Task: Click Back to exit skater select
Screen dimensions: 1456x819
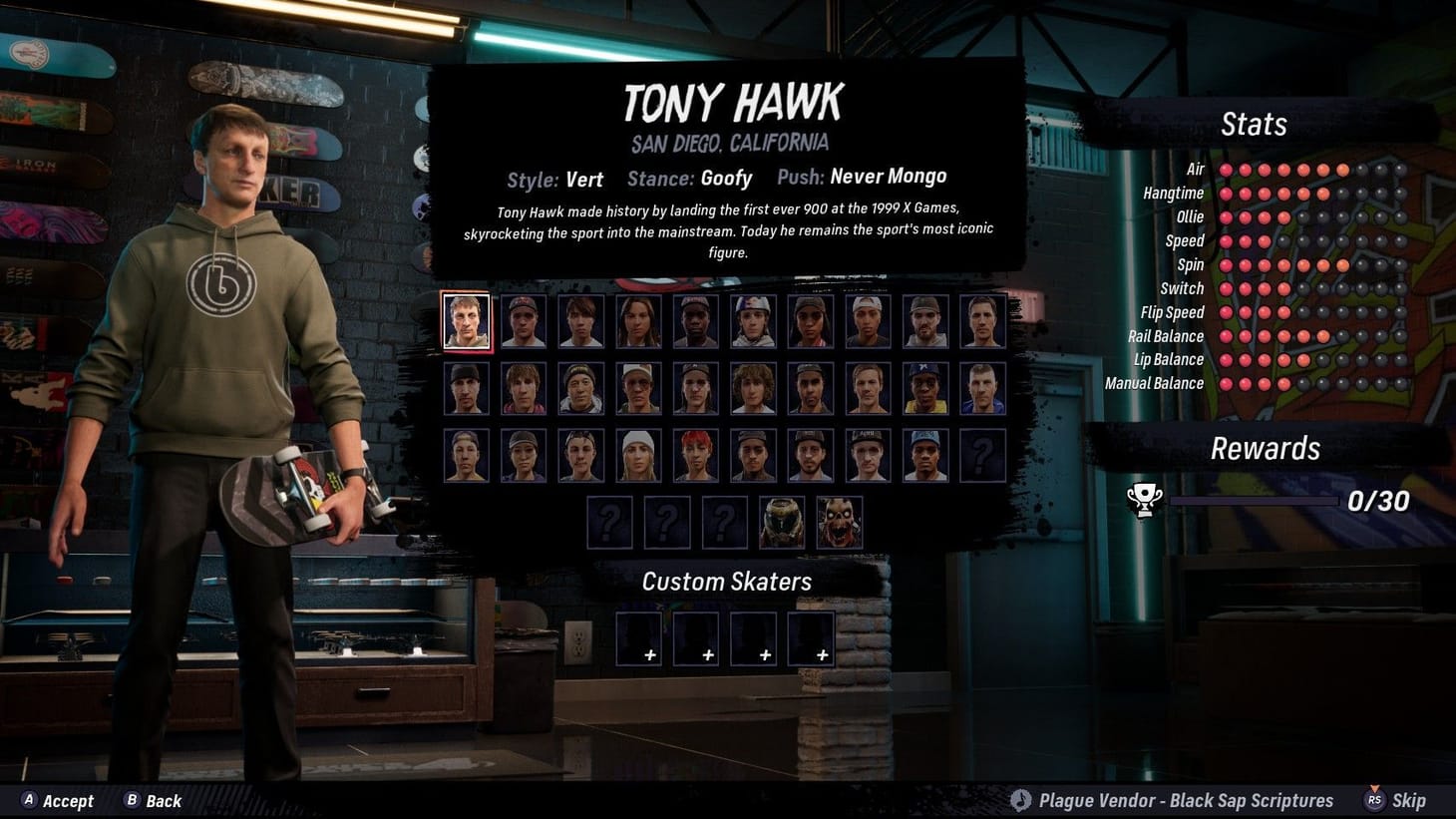Action: tap(163, 800)
